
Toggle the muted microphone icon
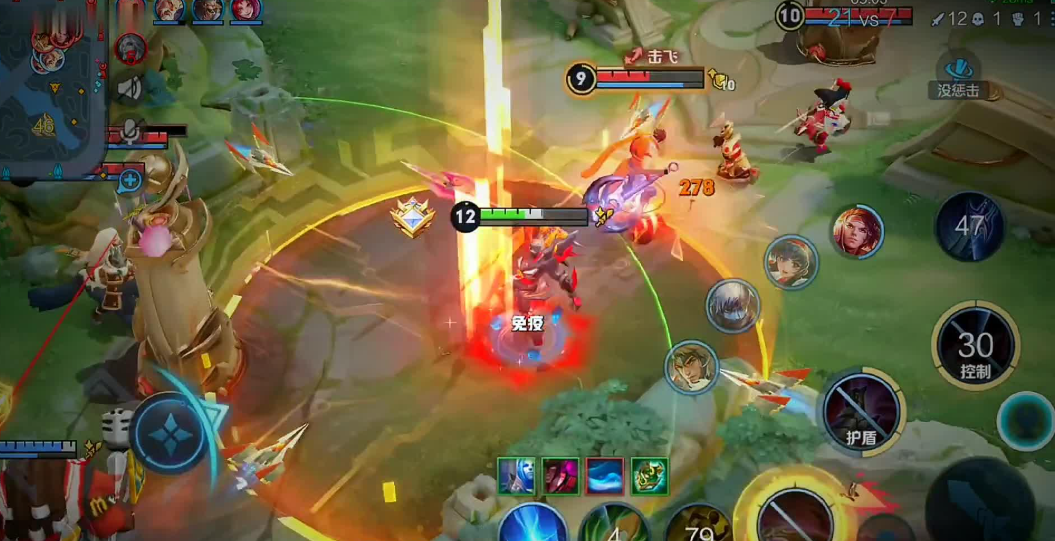point(130,133)
